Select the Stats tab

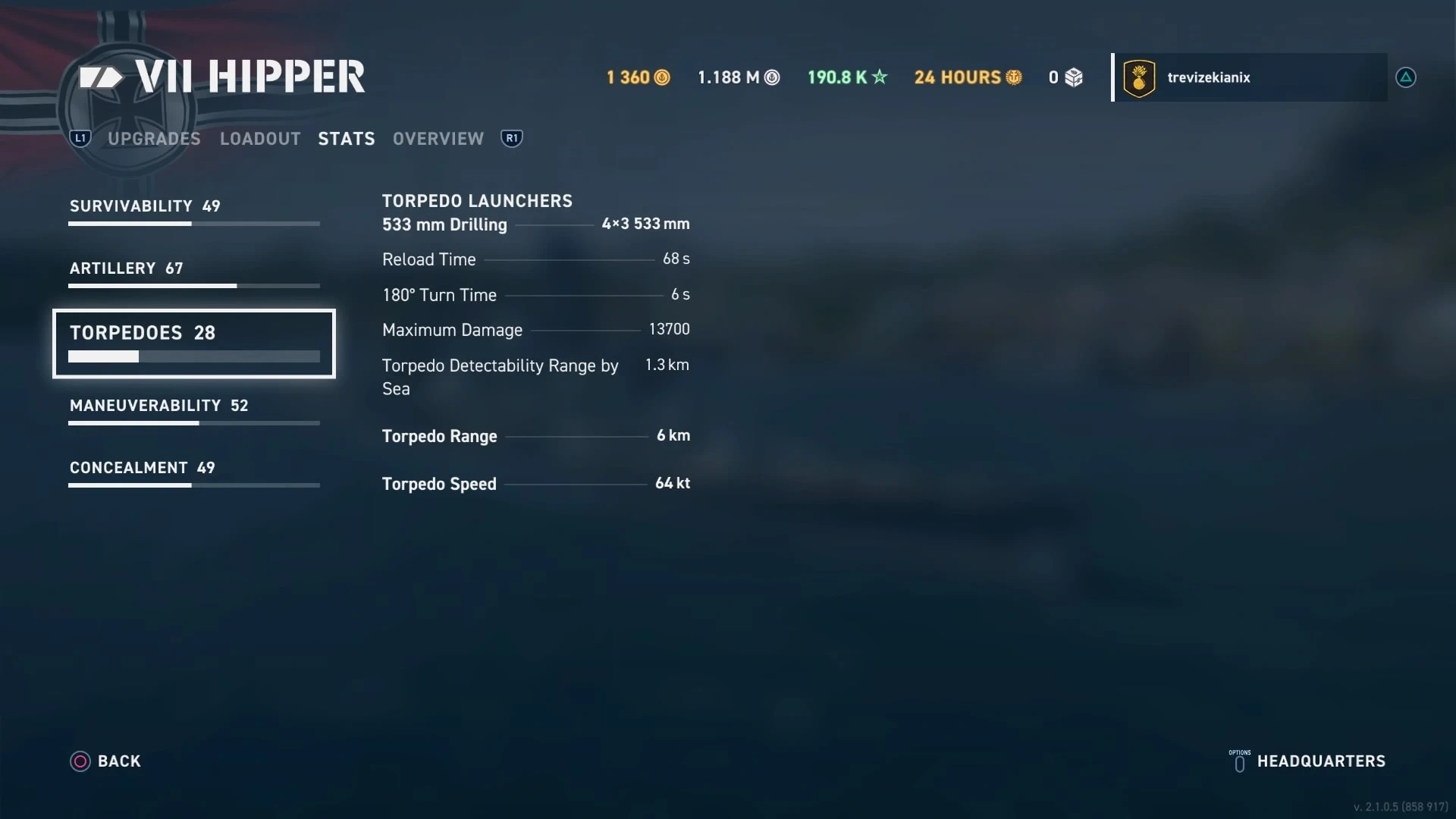pyautogui.click(x=347, y=139)
